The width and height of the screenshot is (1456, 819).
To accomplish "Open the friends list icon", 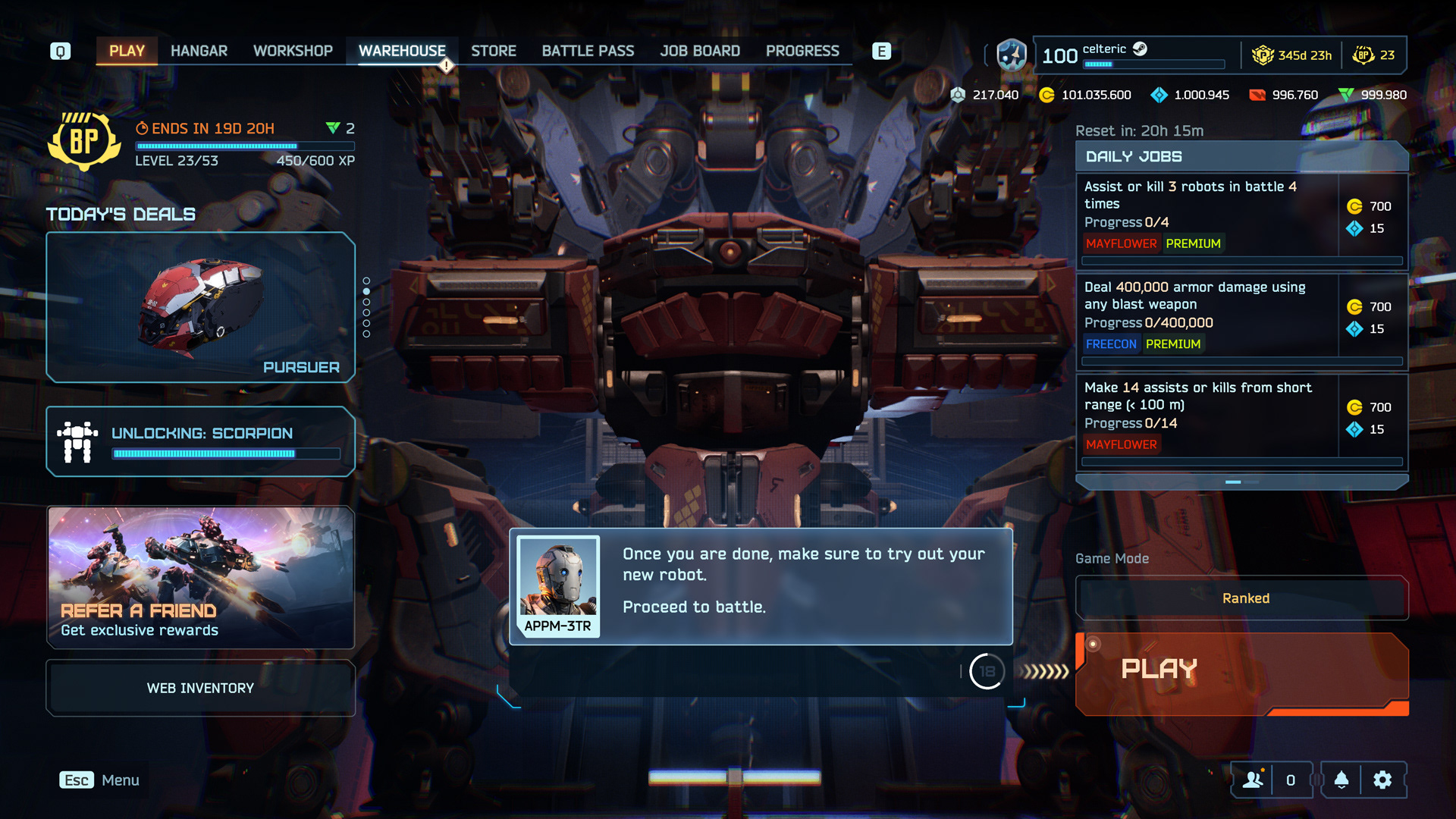I will coord(1253,780).
